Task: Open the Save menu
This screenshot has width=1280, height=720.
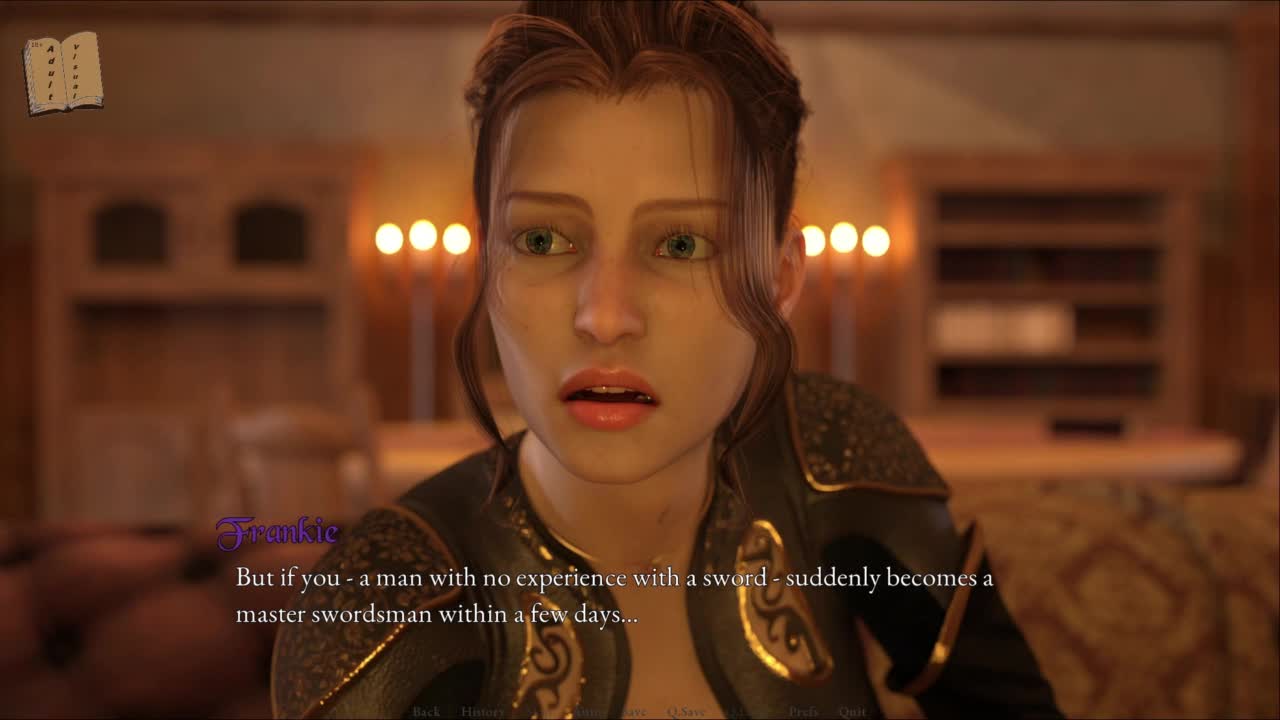Action: pyautogui.click(x=634, y=712)
